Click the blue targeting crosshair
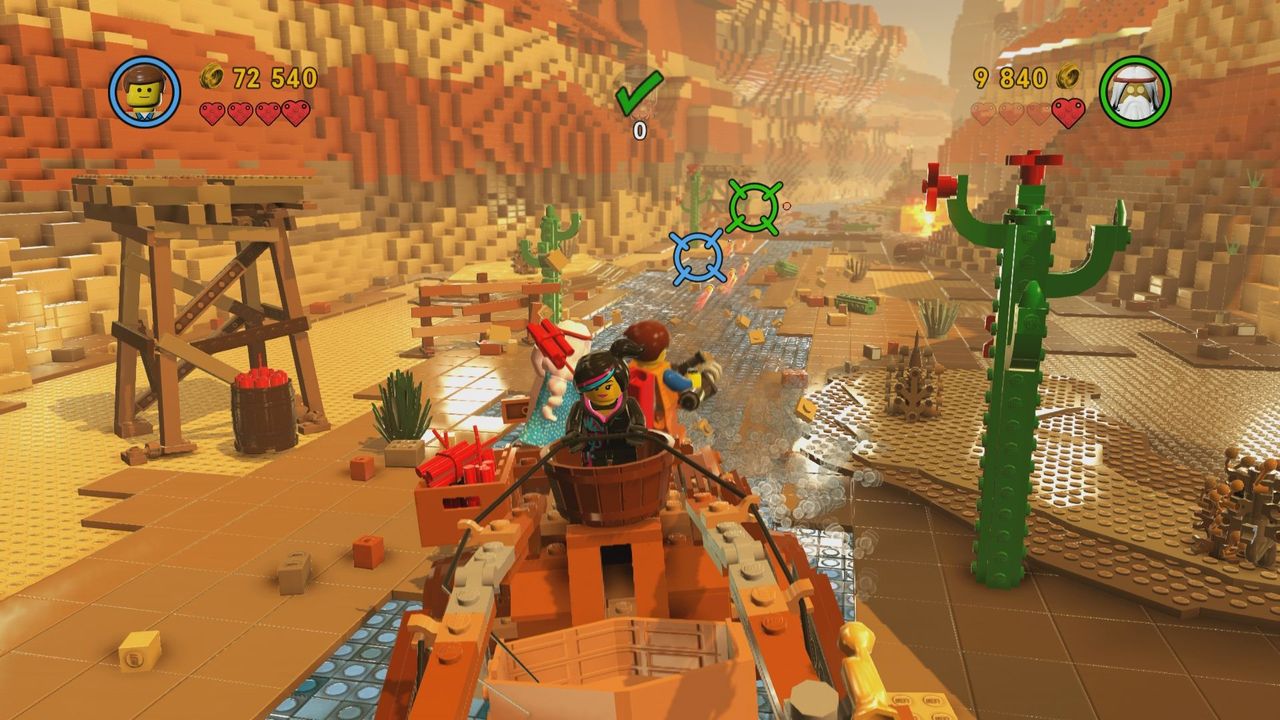The image size is (1280, 720). pos(698,256)
